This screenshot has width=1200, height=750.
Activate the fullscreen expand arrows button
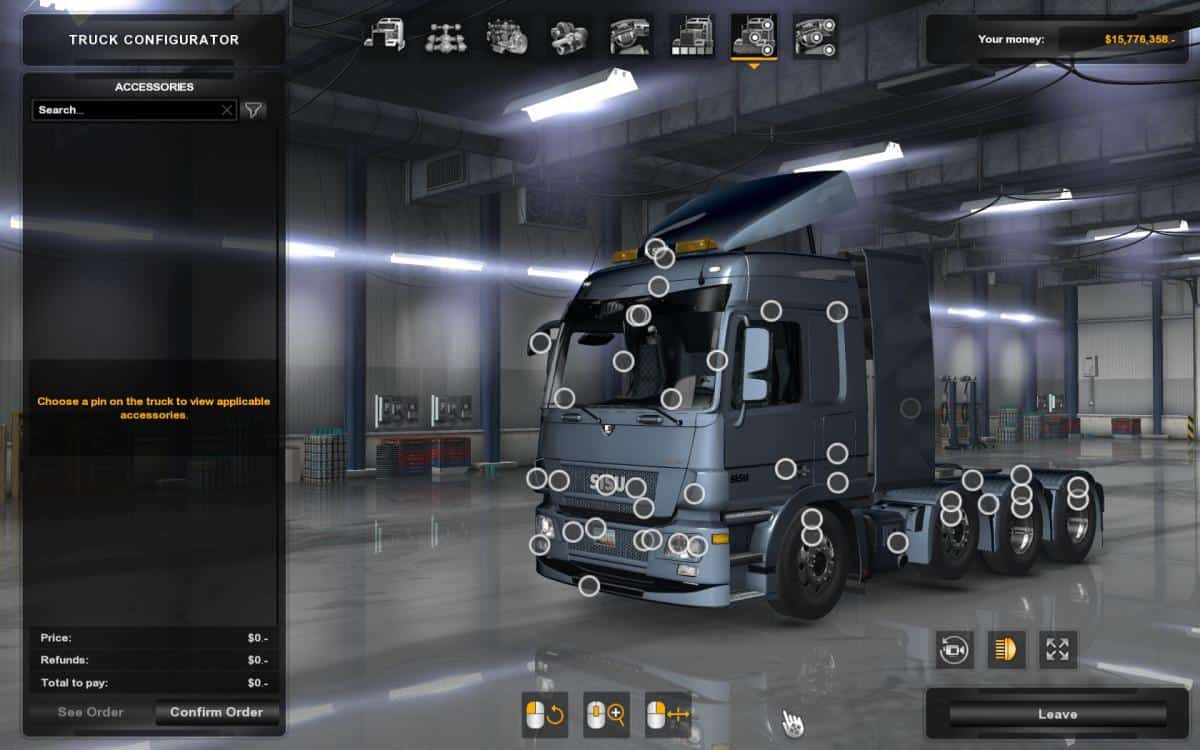point(1058,650)
